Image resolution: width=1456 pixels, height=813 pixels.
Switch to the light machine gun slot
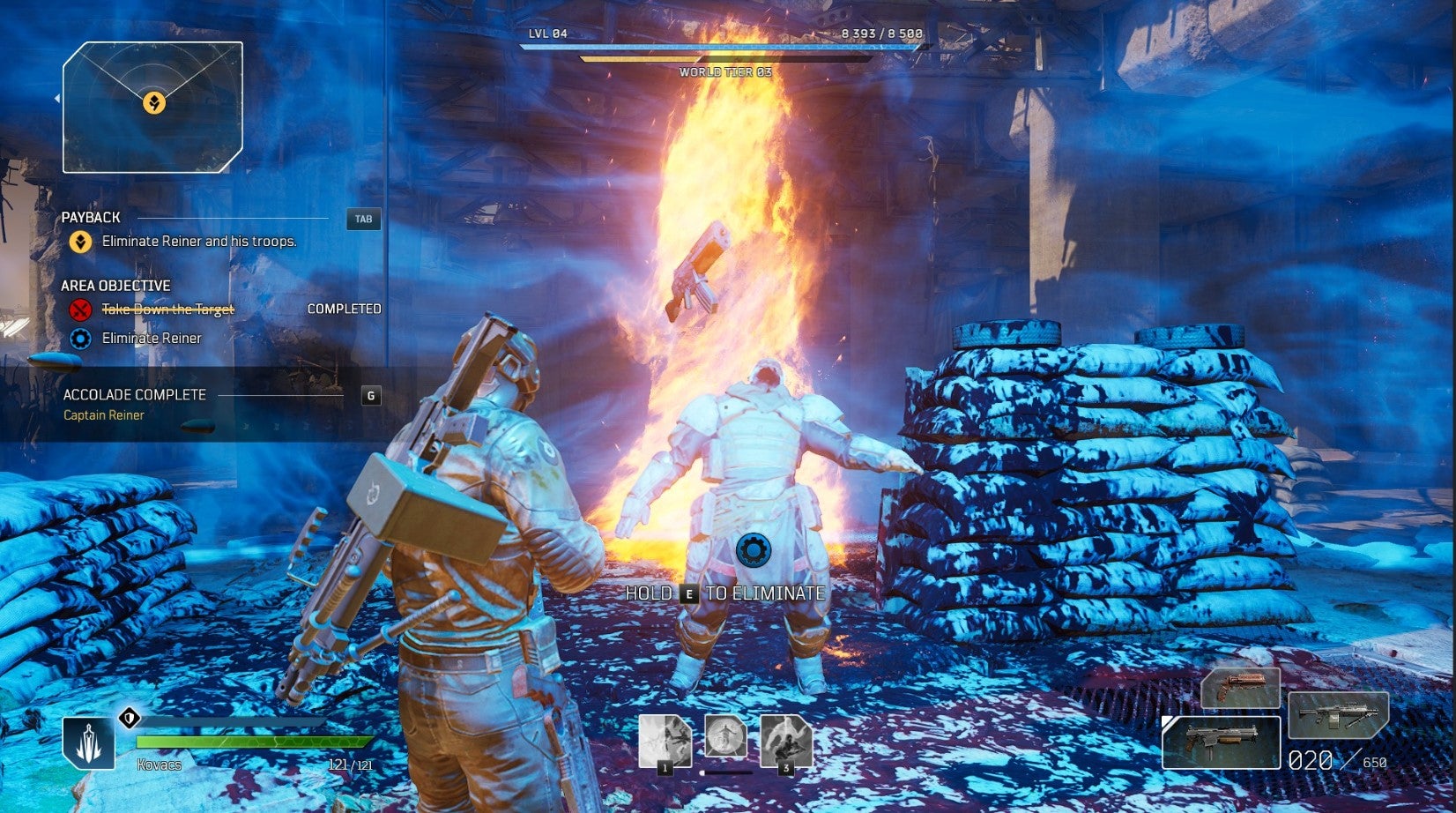pyautogui.click(x=1338, y=714)
